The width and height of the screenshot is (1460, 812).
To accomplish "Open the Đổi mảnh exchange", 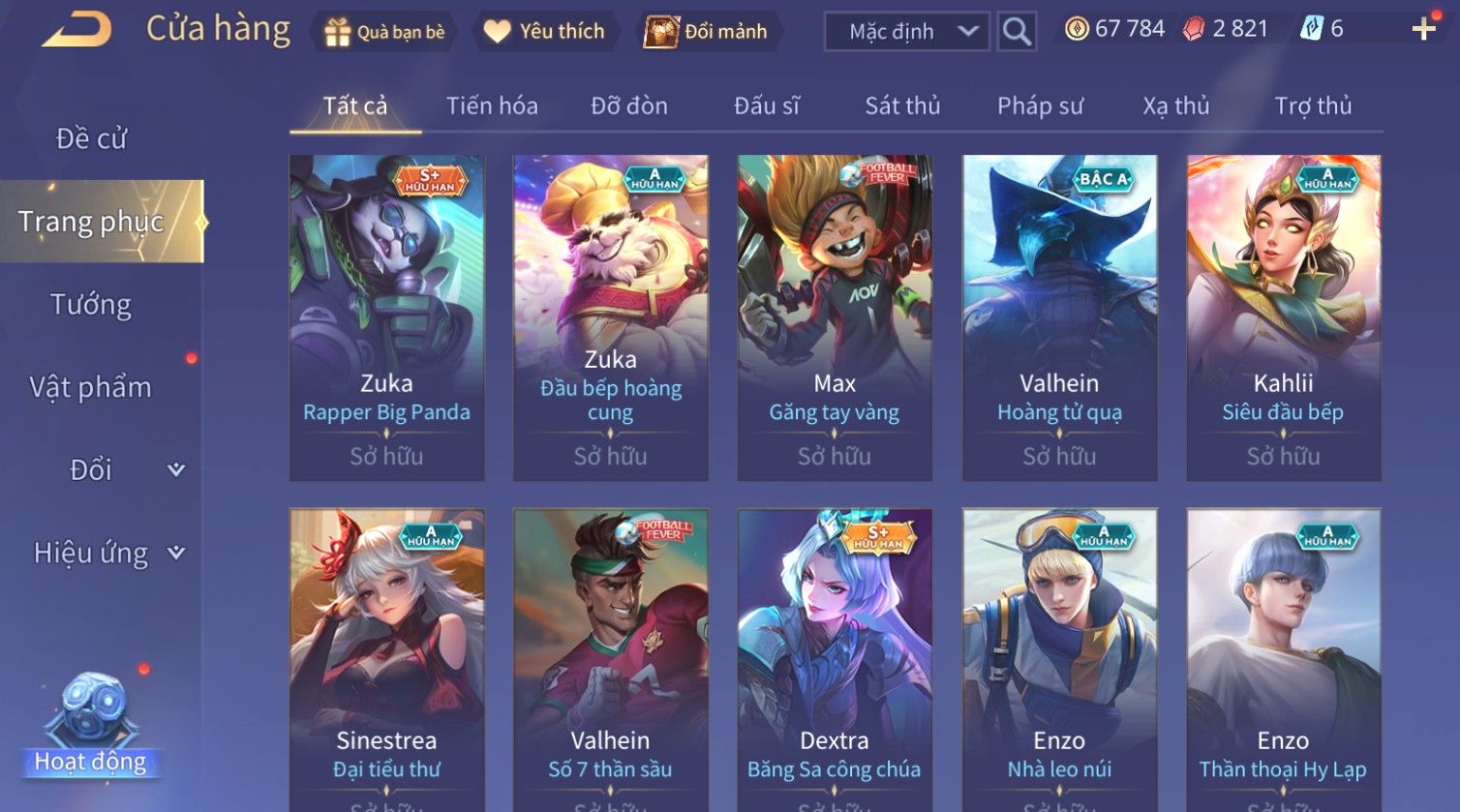I will 706,32.
